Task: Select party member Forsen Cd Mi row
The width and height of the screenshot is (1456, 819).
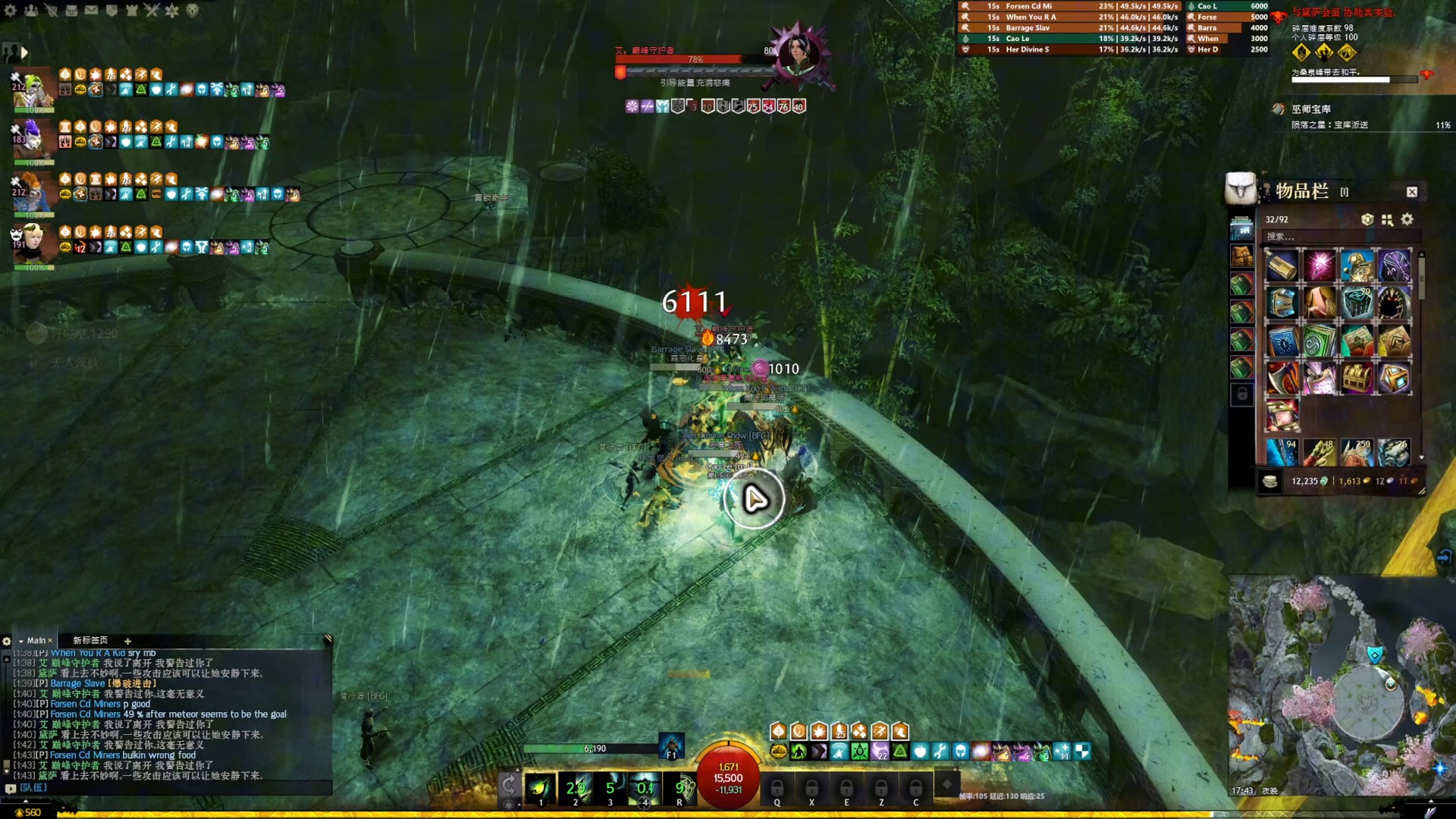Action: tap(1069, 6)
